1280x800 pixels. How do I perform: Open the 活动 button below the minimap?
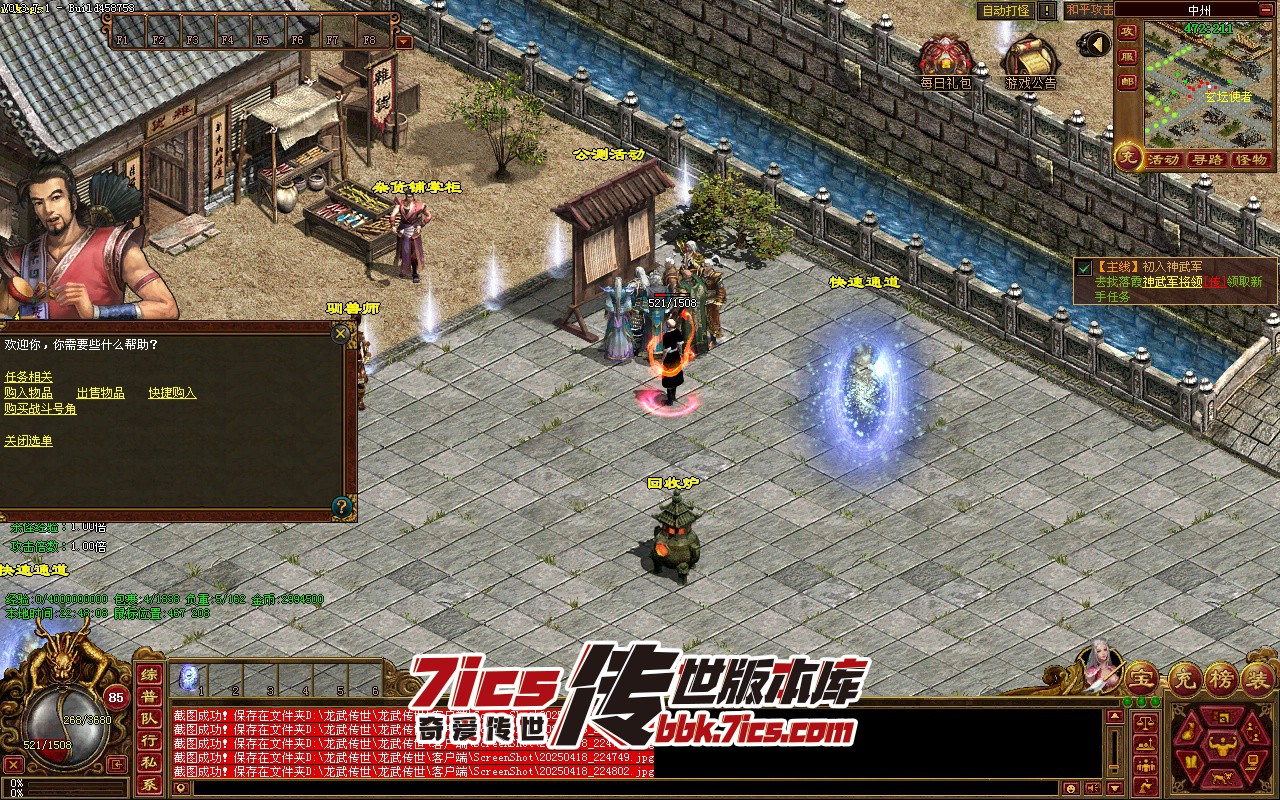[1163, 160]
